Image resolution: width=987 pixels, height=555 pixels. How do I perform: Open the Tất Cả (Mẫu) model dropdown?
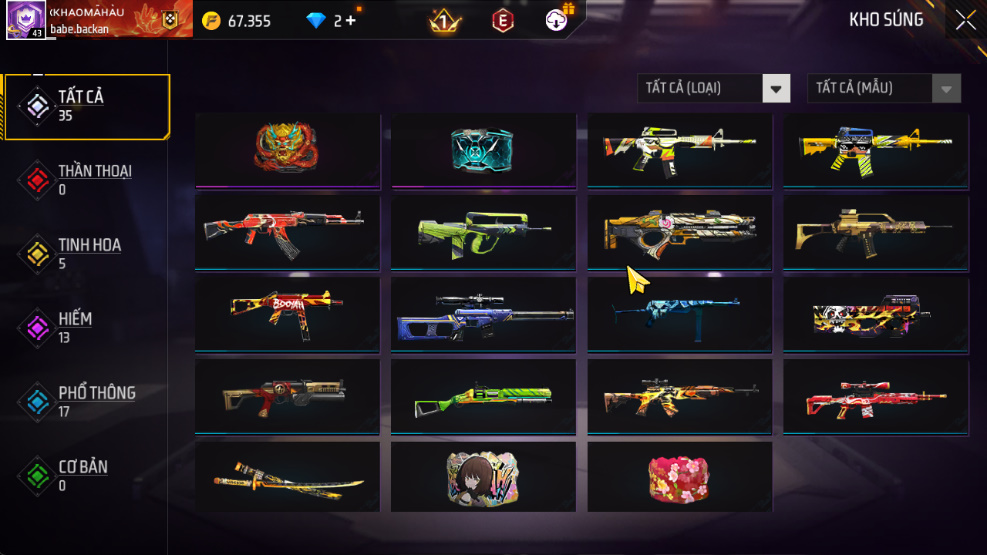click(x=883, y=88)
